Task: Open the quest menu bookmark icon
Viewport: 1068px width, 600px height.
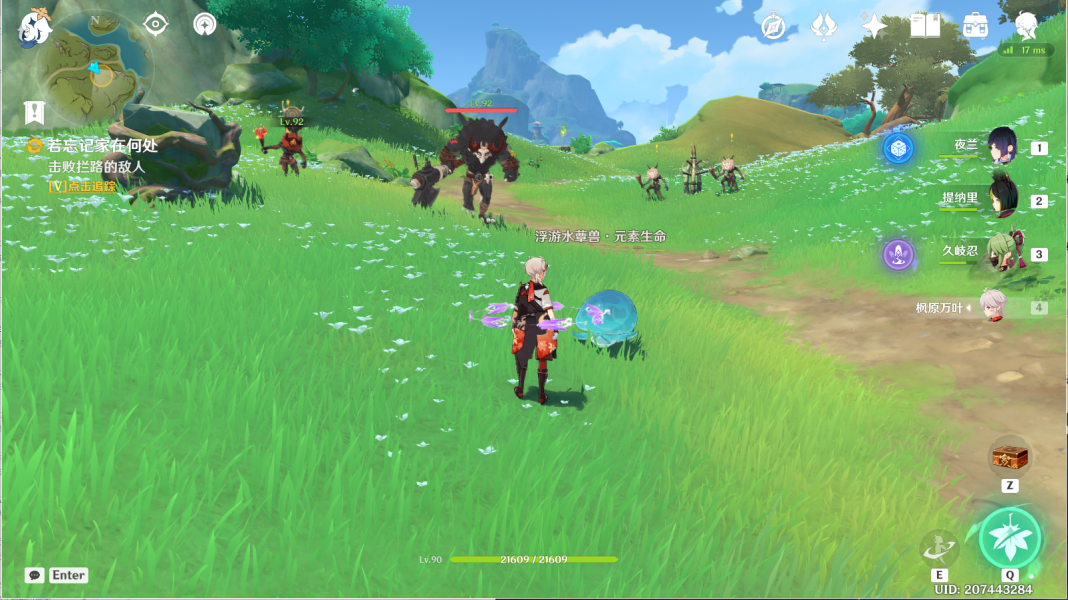Action: (35, 112)
